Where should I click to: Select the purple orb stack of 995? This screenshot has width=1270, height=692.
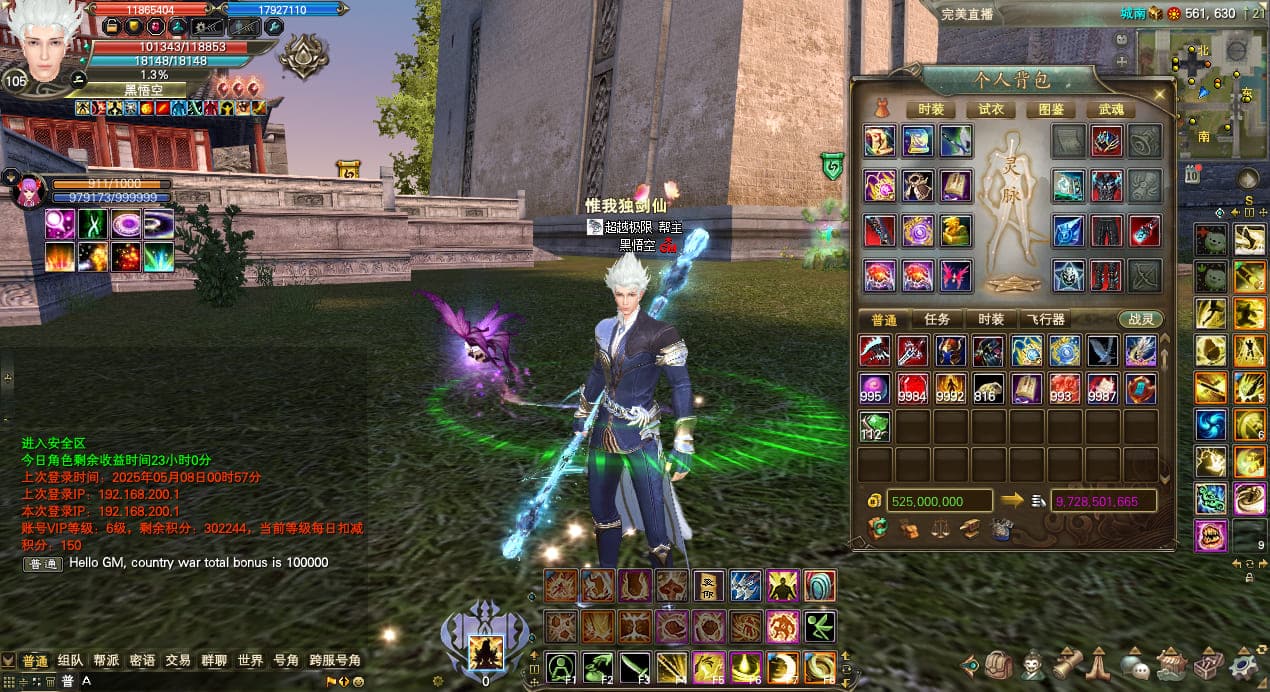[x=875, y=388]
